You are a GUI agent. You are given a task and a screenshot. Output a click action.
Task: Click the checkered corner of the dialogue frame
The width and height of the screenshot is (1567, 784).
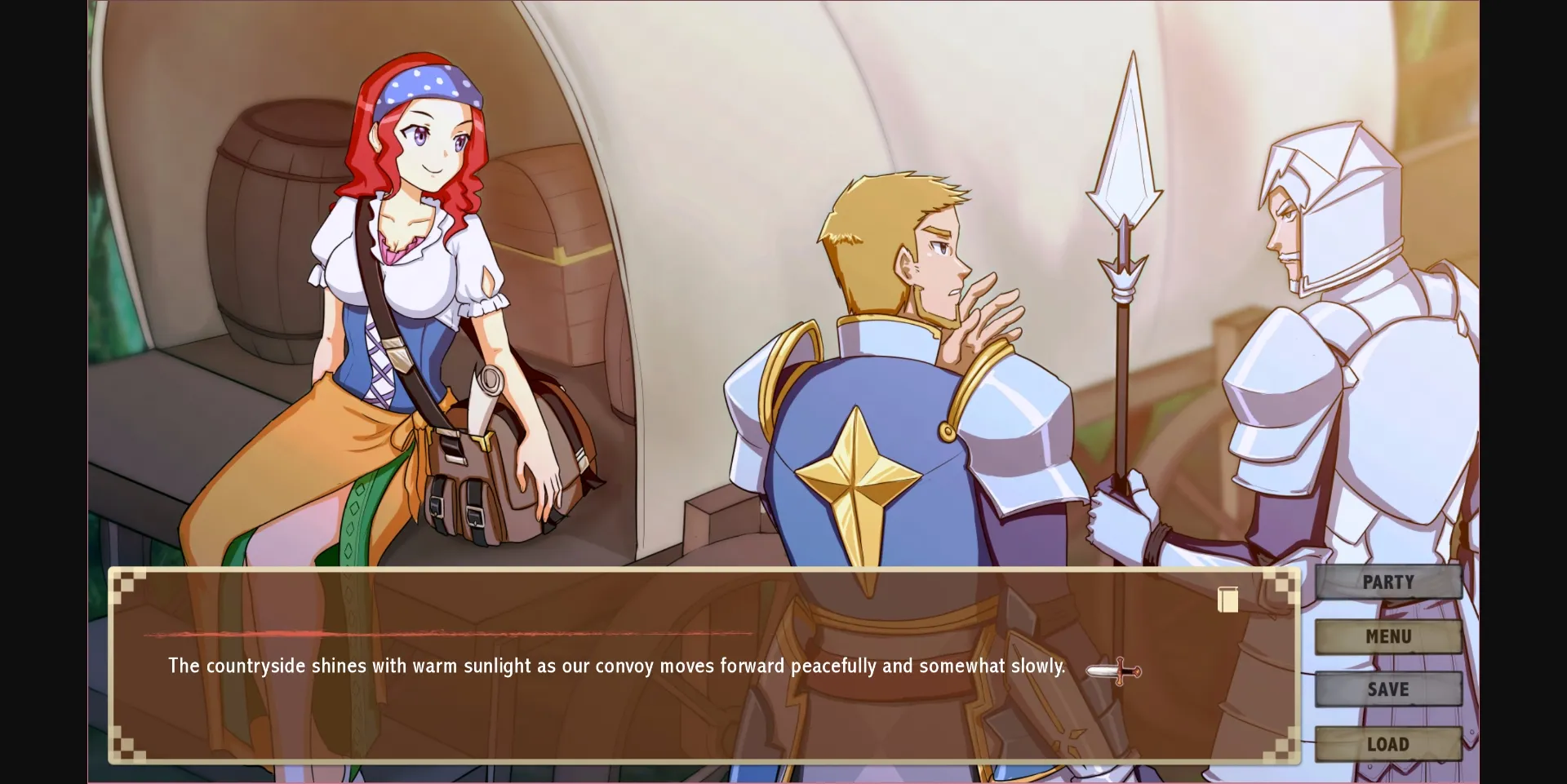[127, 587]
